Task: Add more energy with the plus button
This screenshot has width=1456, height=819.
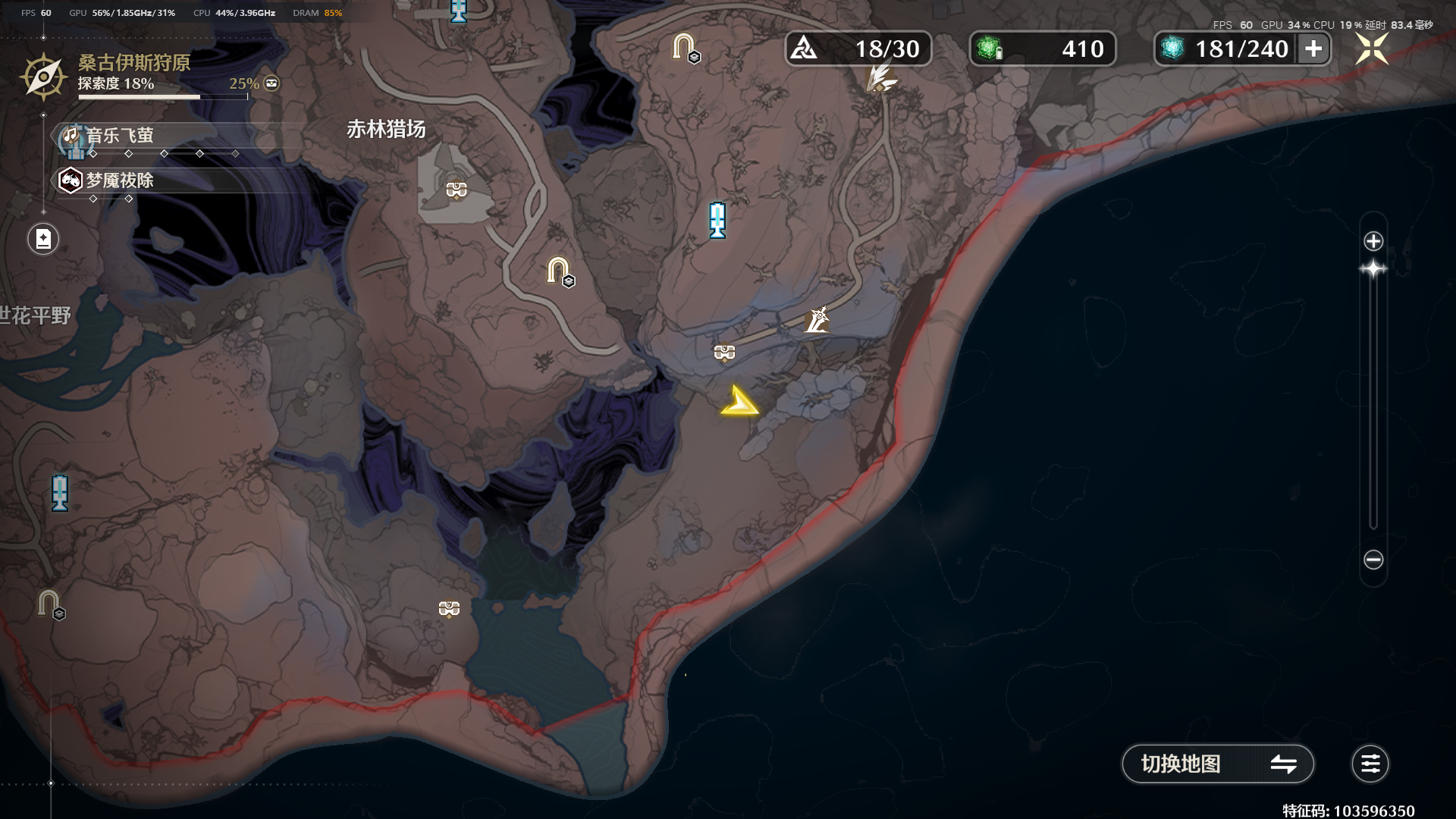Action: [x=1313, y=49]
